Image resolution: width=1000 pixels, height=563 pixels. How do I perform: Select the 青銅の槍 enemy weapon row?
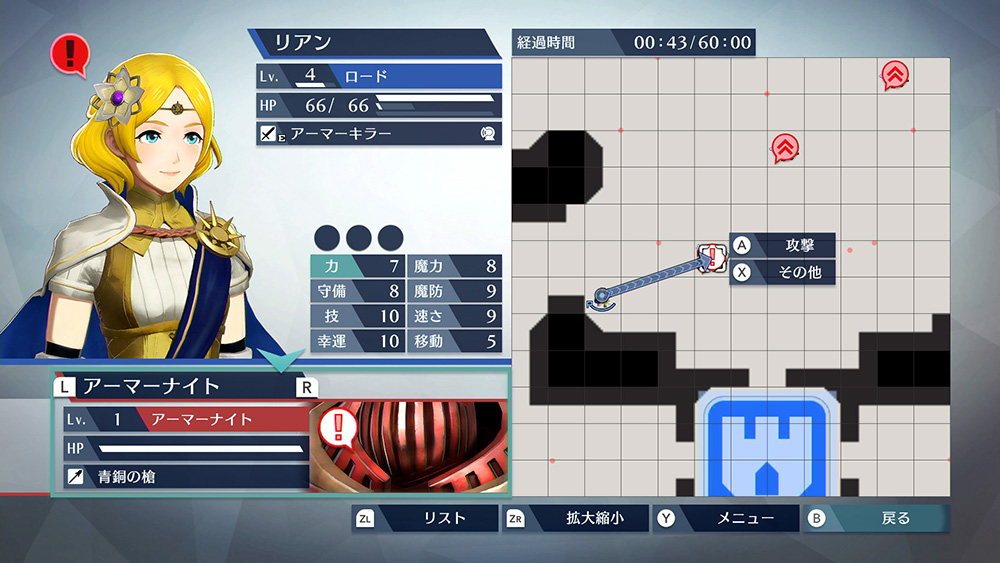tap(185, 477)
